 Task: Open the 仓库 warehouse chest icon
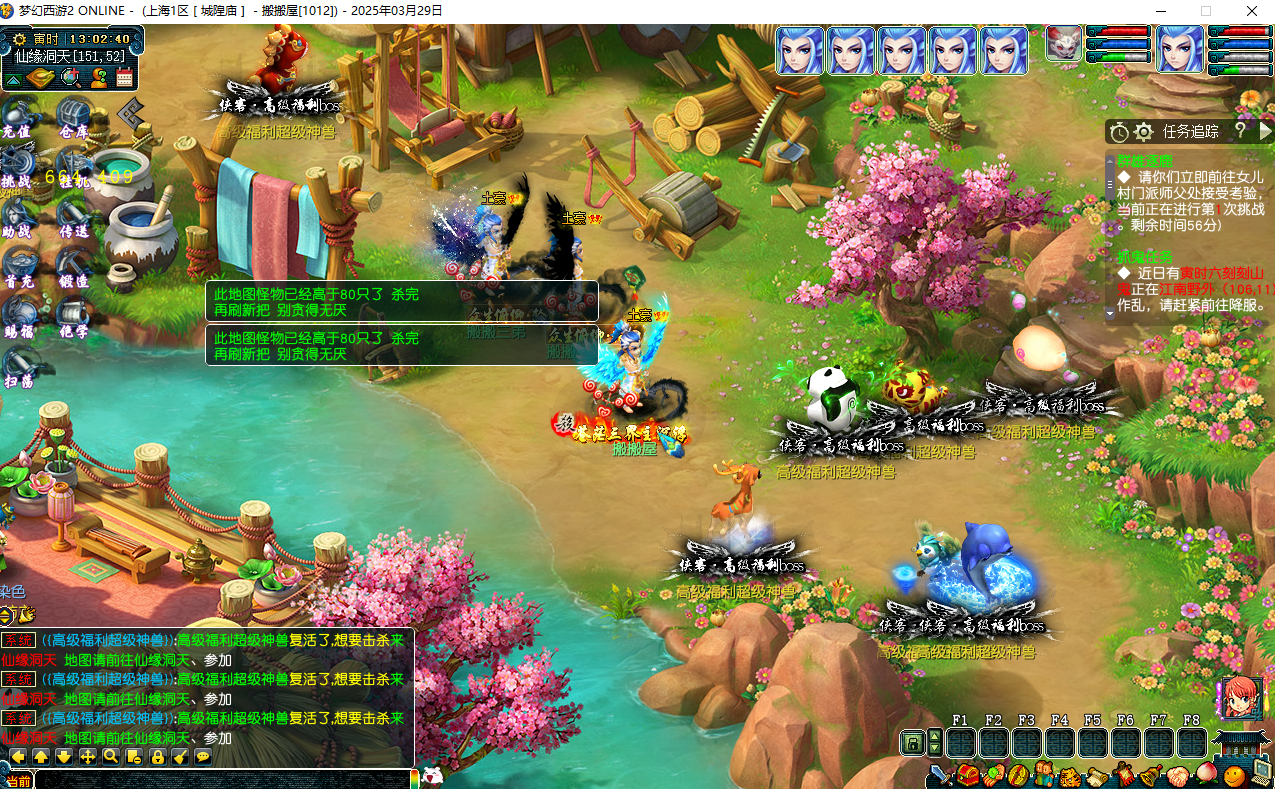(x=73, y=117)
